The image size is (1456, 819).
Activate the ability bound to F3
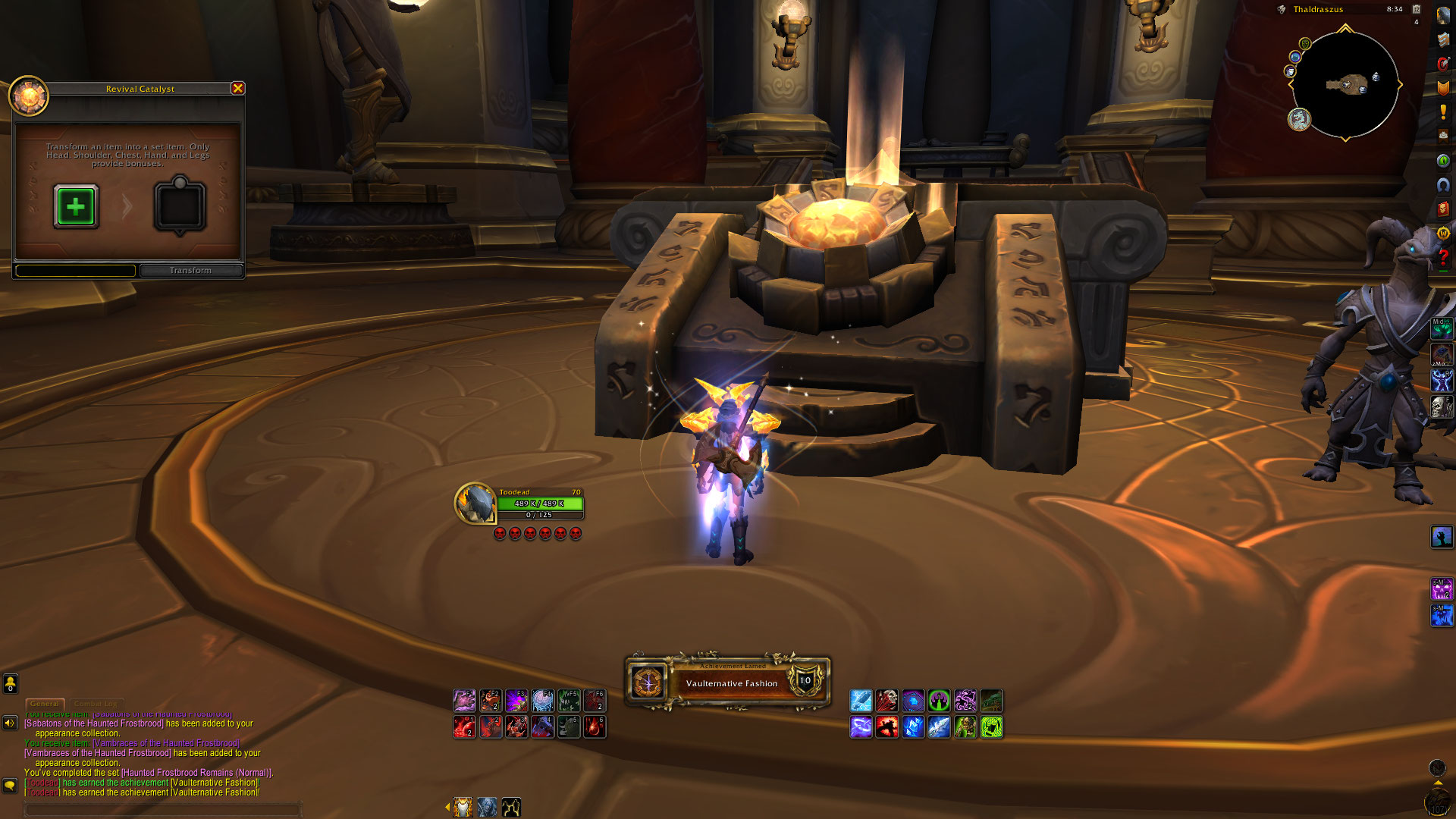(516, 700)
